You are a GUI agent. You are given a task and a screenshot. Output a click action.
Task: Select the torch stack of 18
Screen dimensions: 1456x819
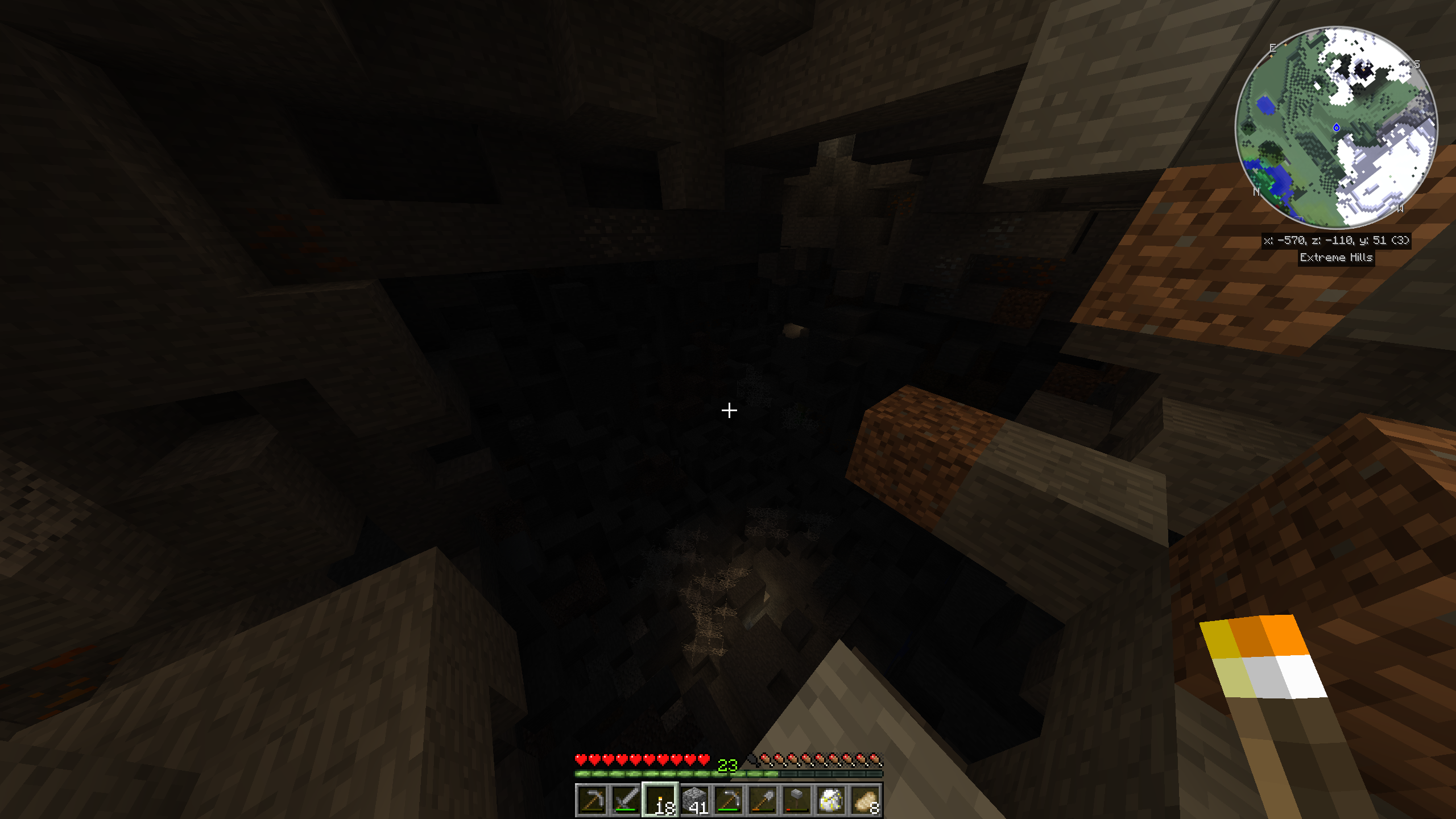click(660, 800)
